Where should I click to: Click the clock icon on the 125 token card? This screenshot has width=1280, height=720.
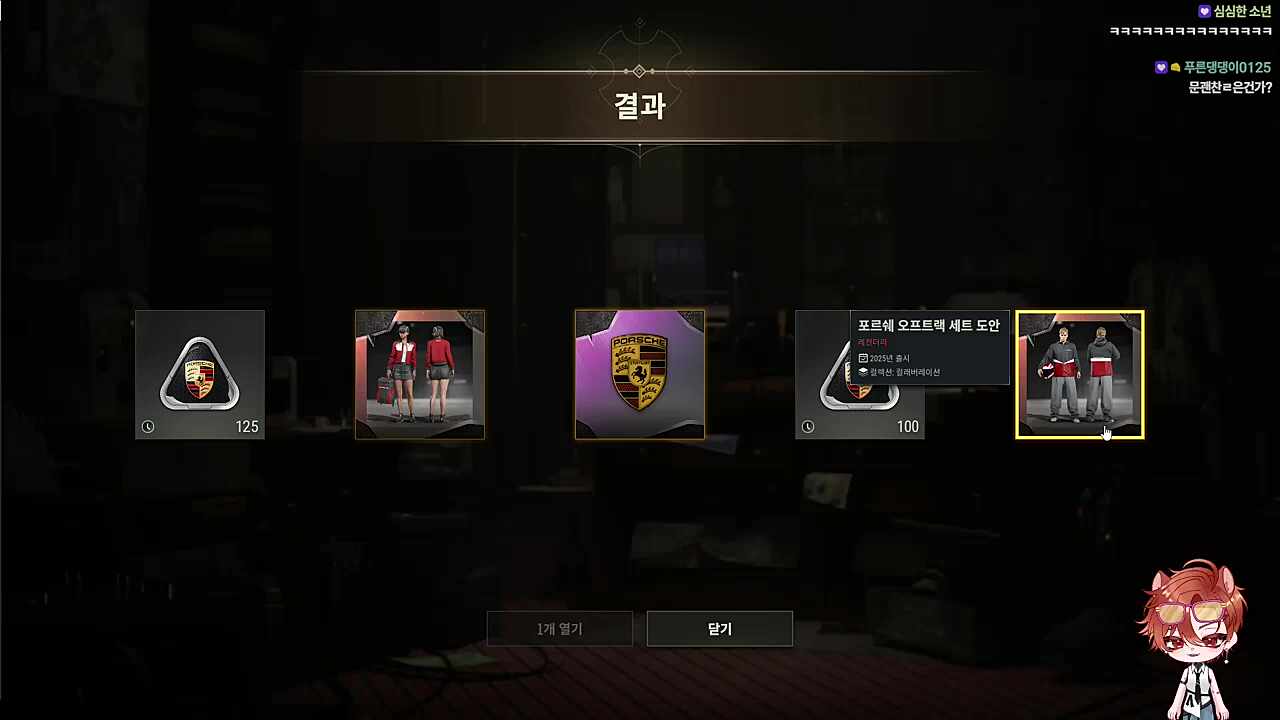click(x=147, y=426)
